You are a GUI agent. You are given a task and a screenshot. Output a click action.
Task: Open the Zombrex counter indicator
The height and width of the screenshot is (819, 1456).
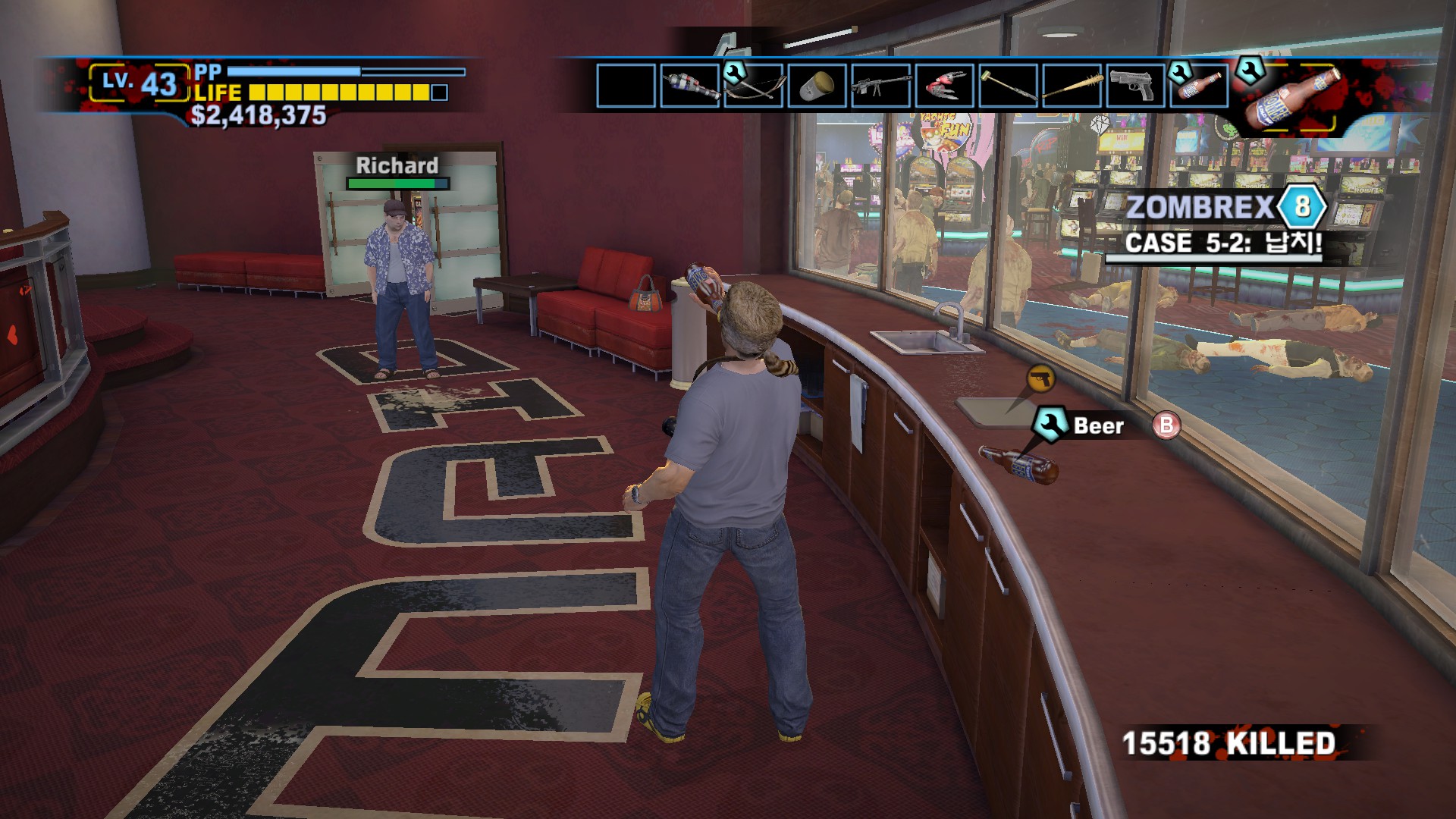(x=1301, y=207)
